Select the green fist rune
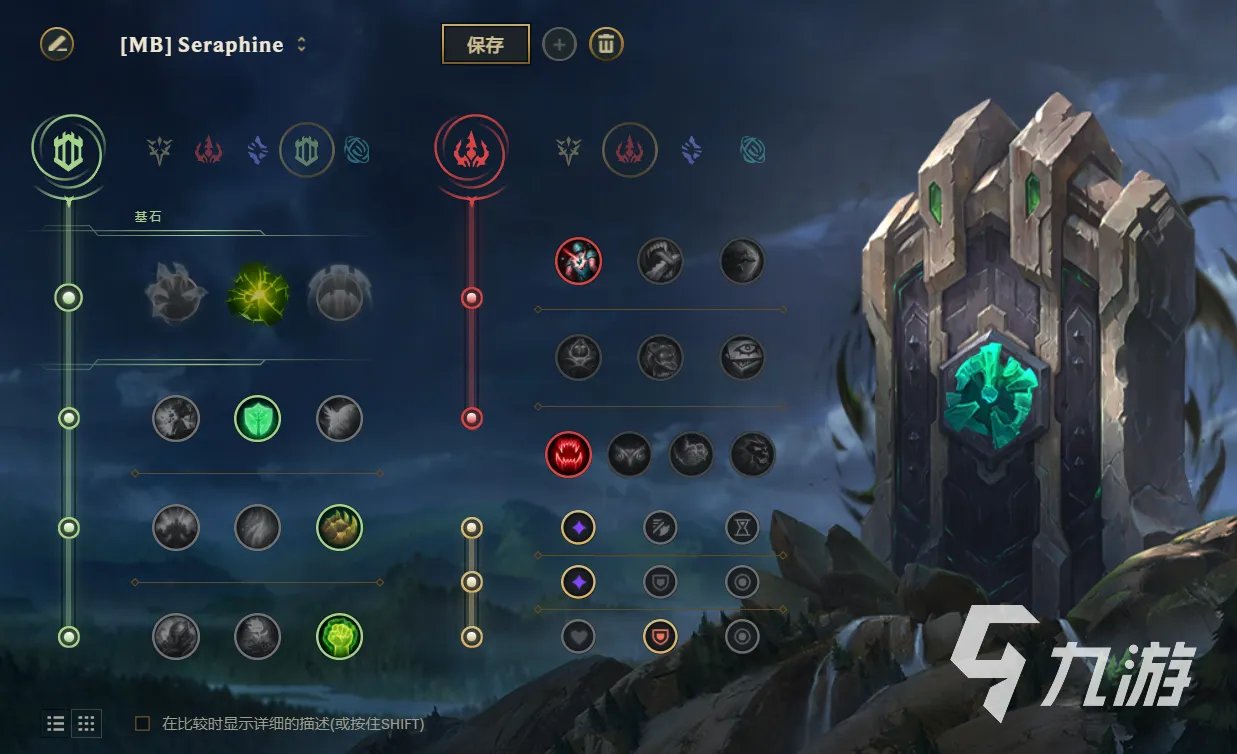1237x754 pixels. click(339, 636)
